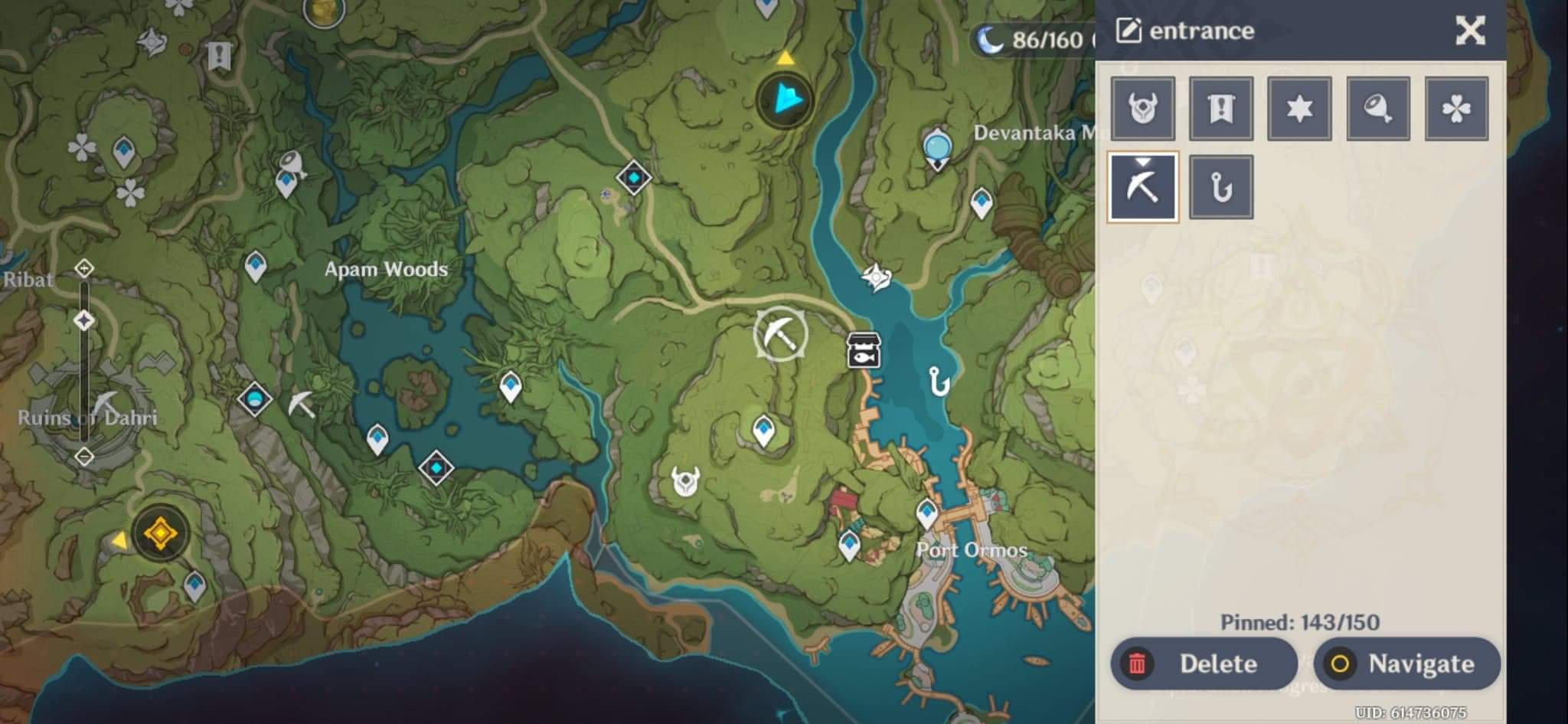
Task: Select the fishing hook pin icon
Action: [1220, 186]
